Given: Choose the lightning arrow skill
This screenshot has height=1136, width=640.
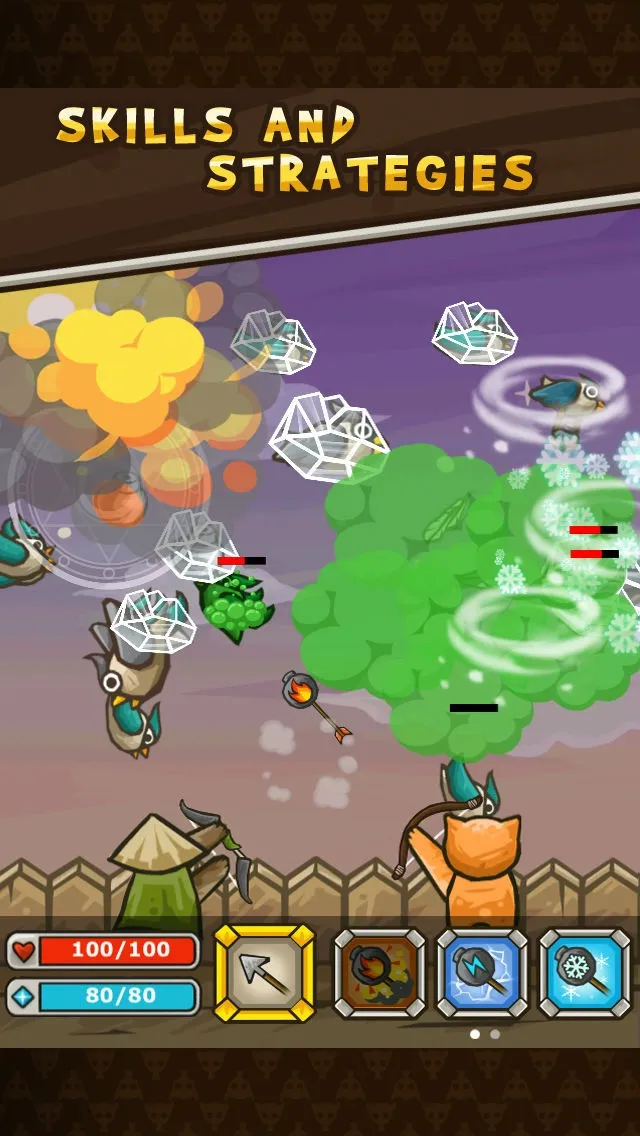Looking at the screenshot, I should [482, 973].
